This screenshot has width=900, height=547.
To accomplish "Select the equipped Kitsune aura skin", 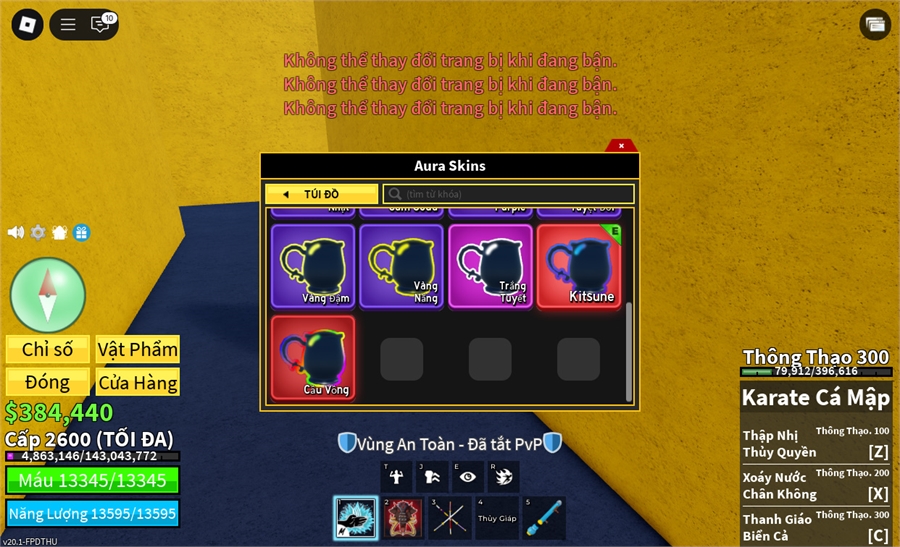I will coord(578,266).
